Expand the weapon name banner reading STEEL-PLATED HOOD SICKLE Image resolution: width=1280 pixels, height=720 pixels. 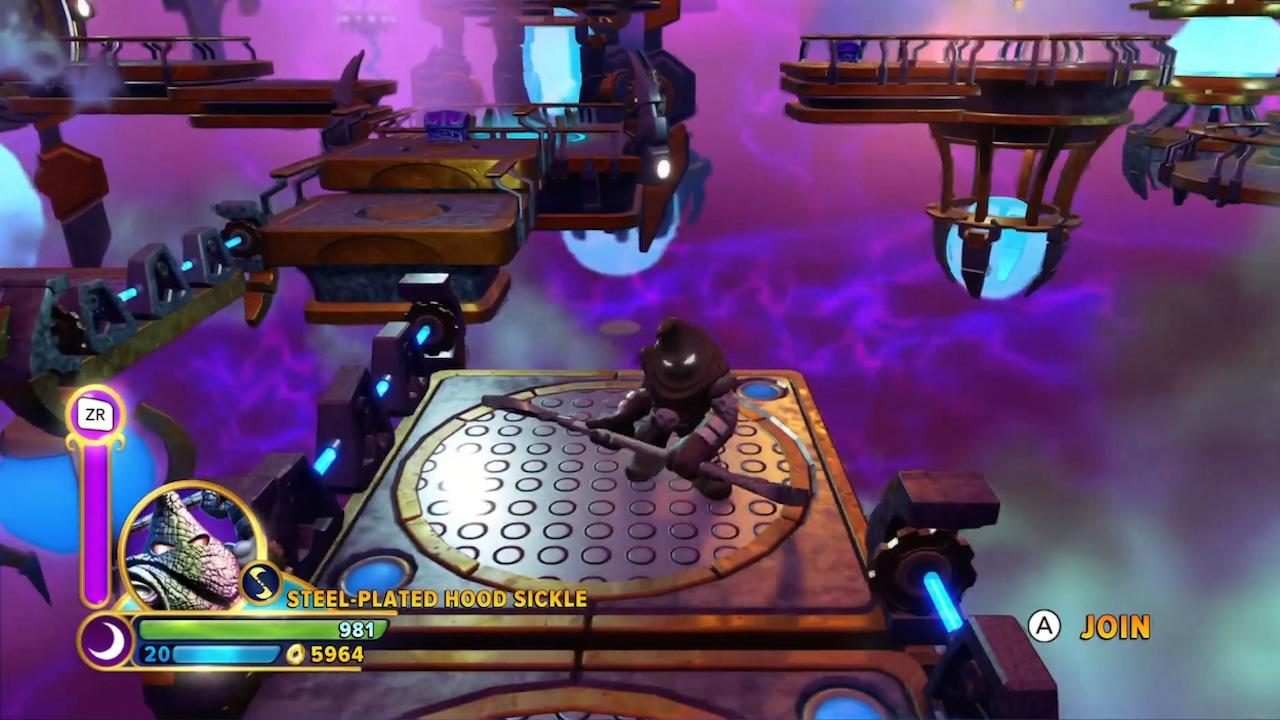click(436, 599)
